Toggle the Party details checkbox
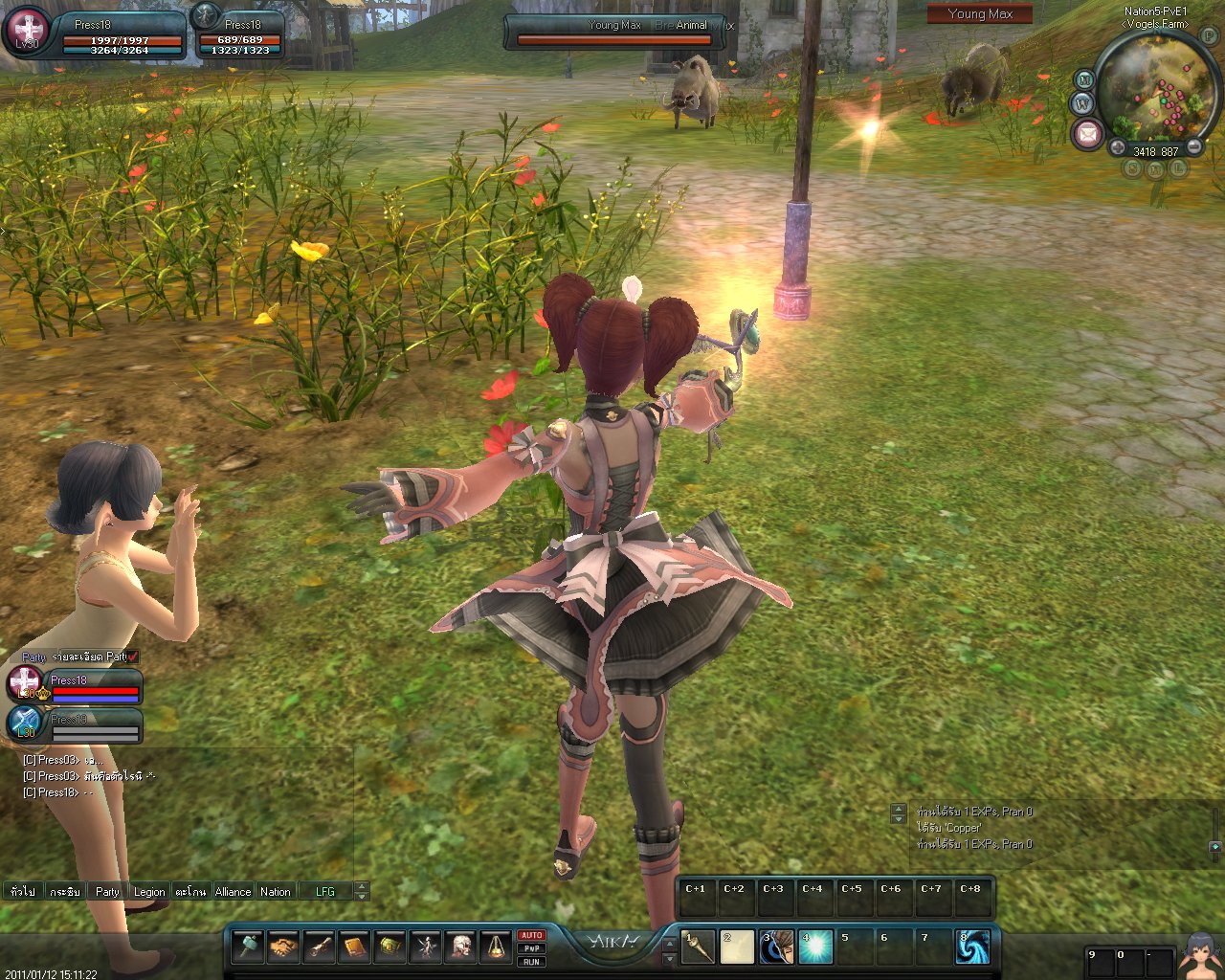 click(133, 657)
